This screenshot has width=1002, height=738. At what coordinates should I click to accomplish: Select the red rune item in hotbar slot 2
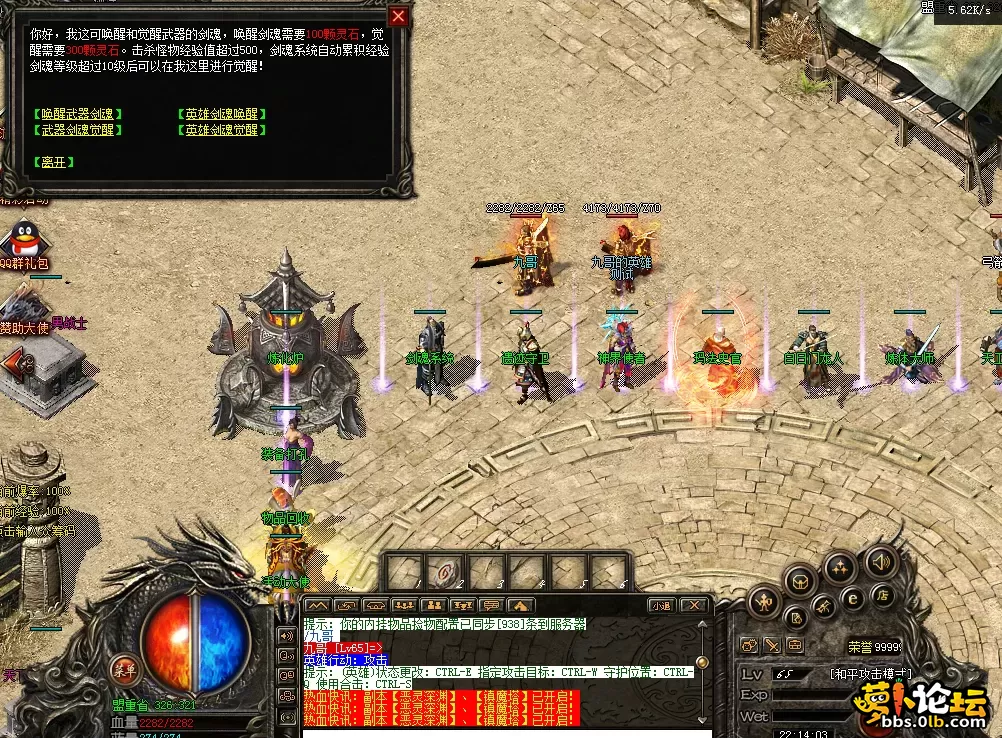coord(442,573)
